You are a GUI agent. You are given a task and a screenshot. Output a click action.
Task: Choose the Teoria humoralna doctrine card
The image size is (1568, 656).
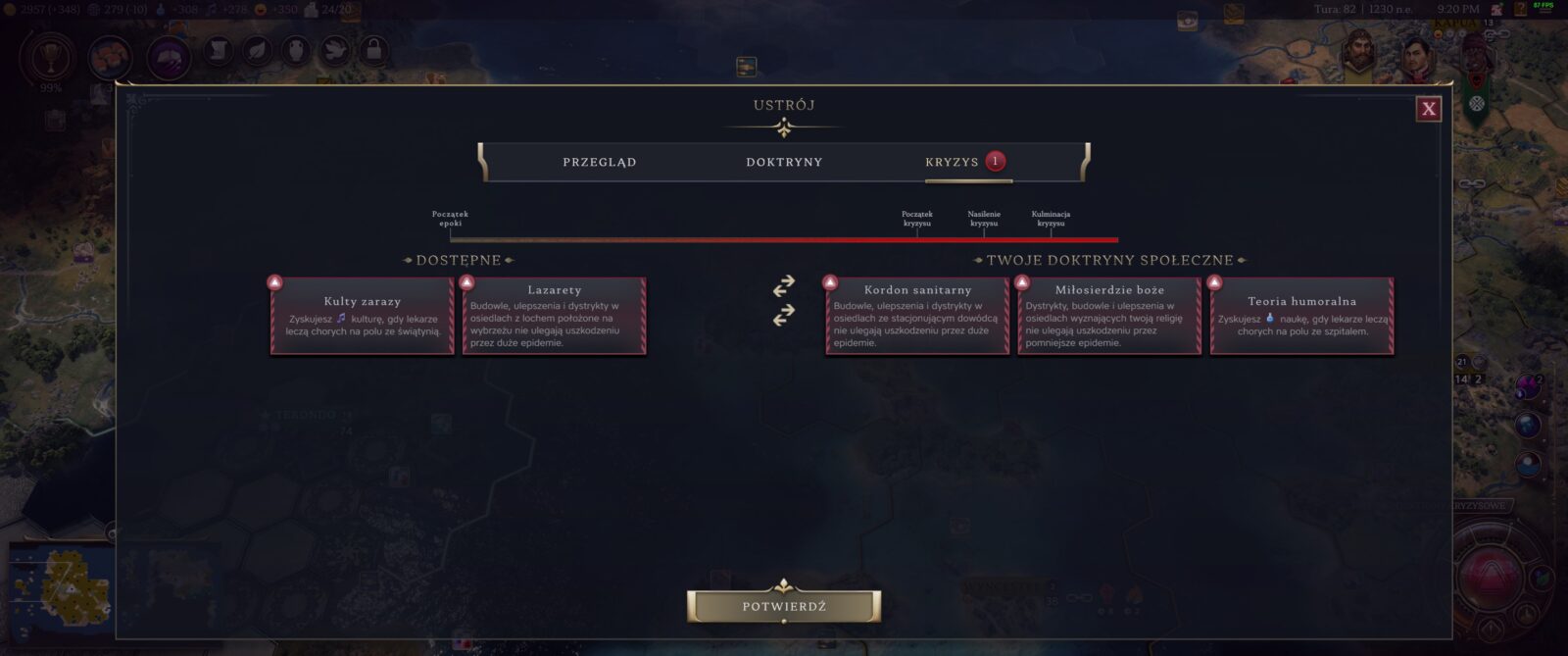point(1301,316)
